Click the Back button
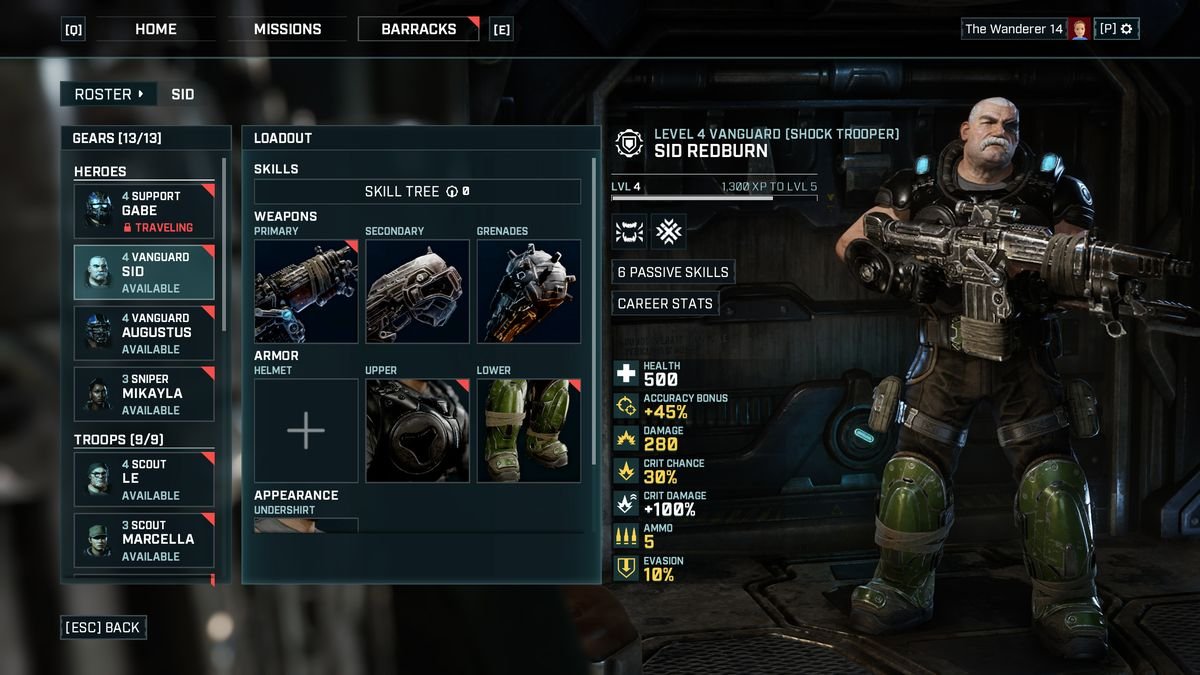The width and height of the screenshot is (1200, 675). (104, 627)
